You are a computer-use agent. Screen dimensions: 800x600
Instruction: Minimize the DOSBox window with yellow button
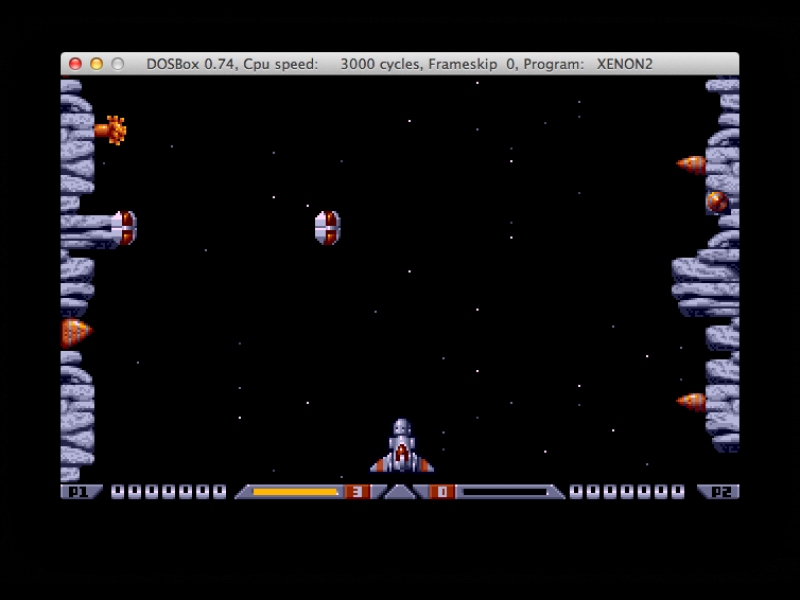coord(96,64)
